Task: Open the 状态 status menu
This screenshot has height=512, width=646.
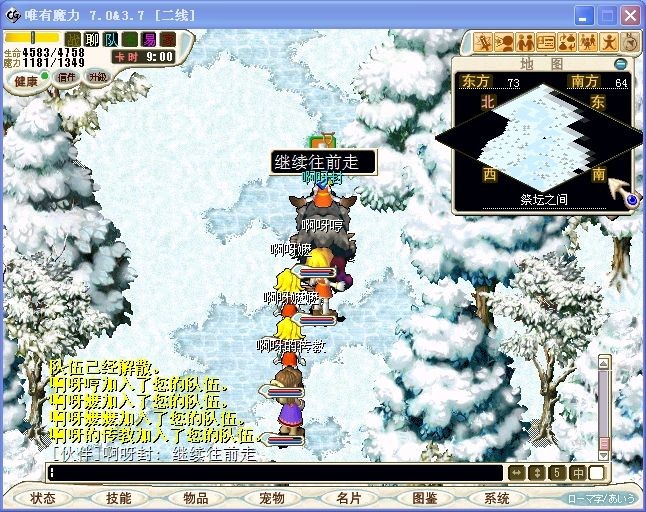Action: pyautogui.click(x=43, y=498)
